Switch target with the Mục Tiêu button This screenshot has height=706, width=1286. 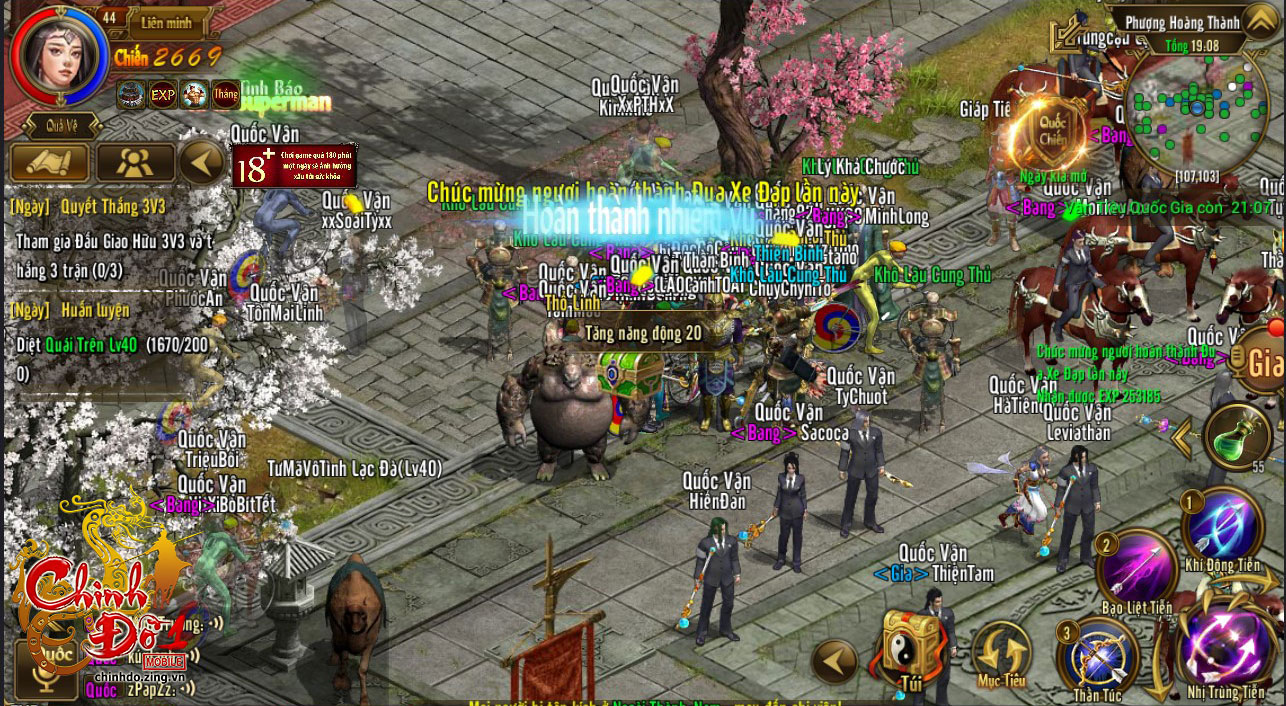click(x=1001, y=652)
